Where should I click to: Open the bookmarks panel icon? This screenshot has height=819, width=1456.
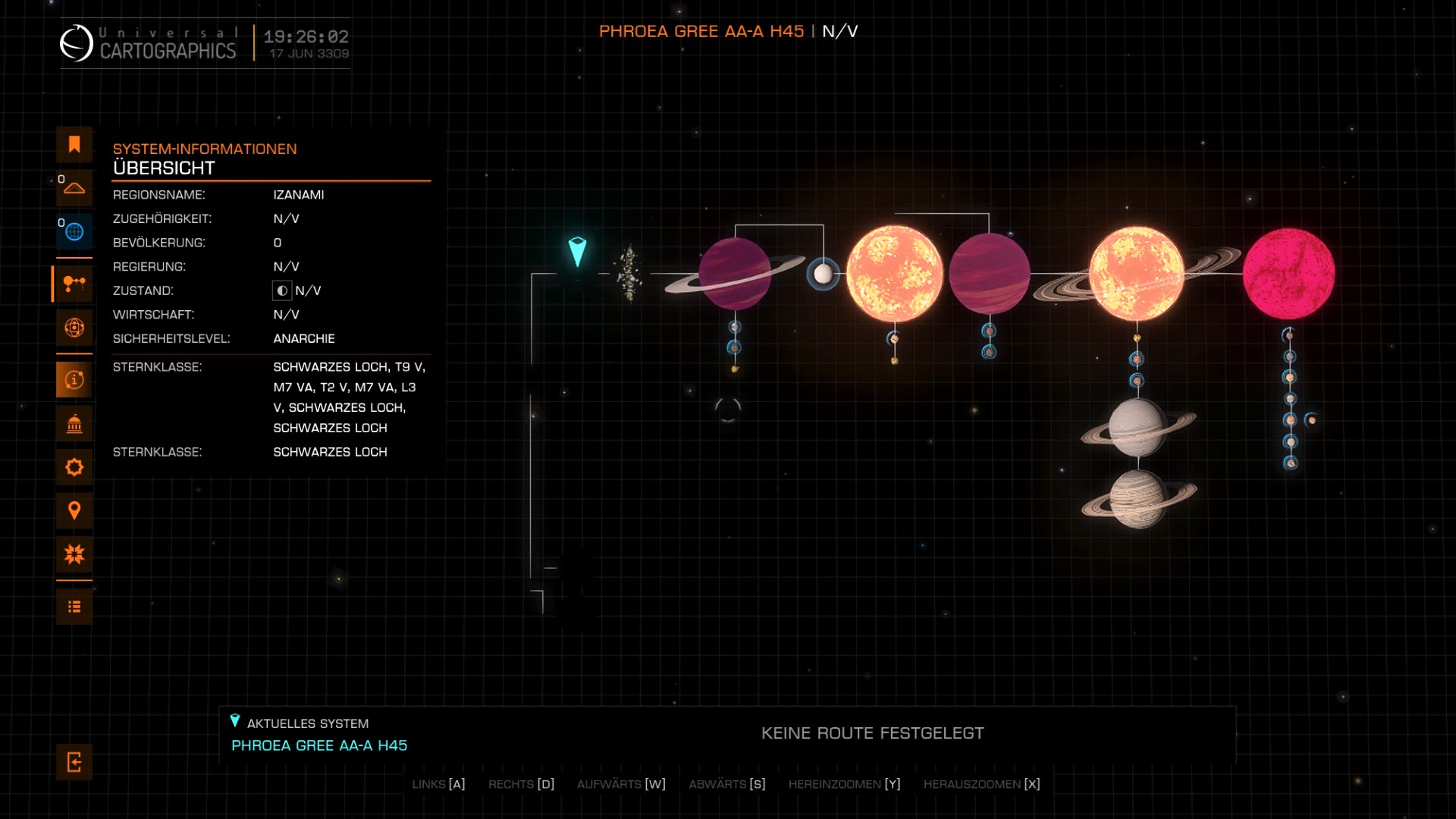click(74, 145)
